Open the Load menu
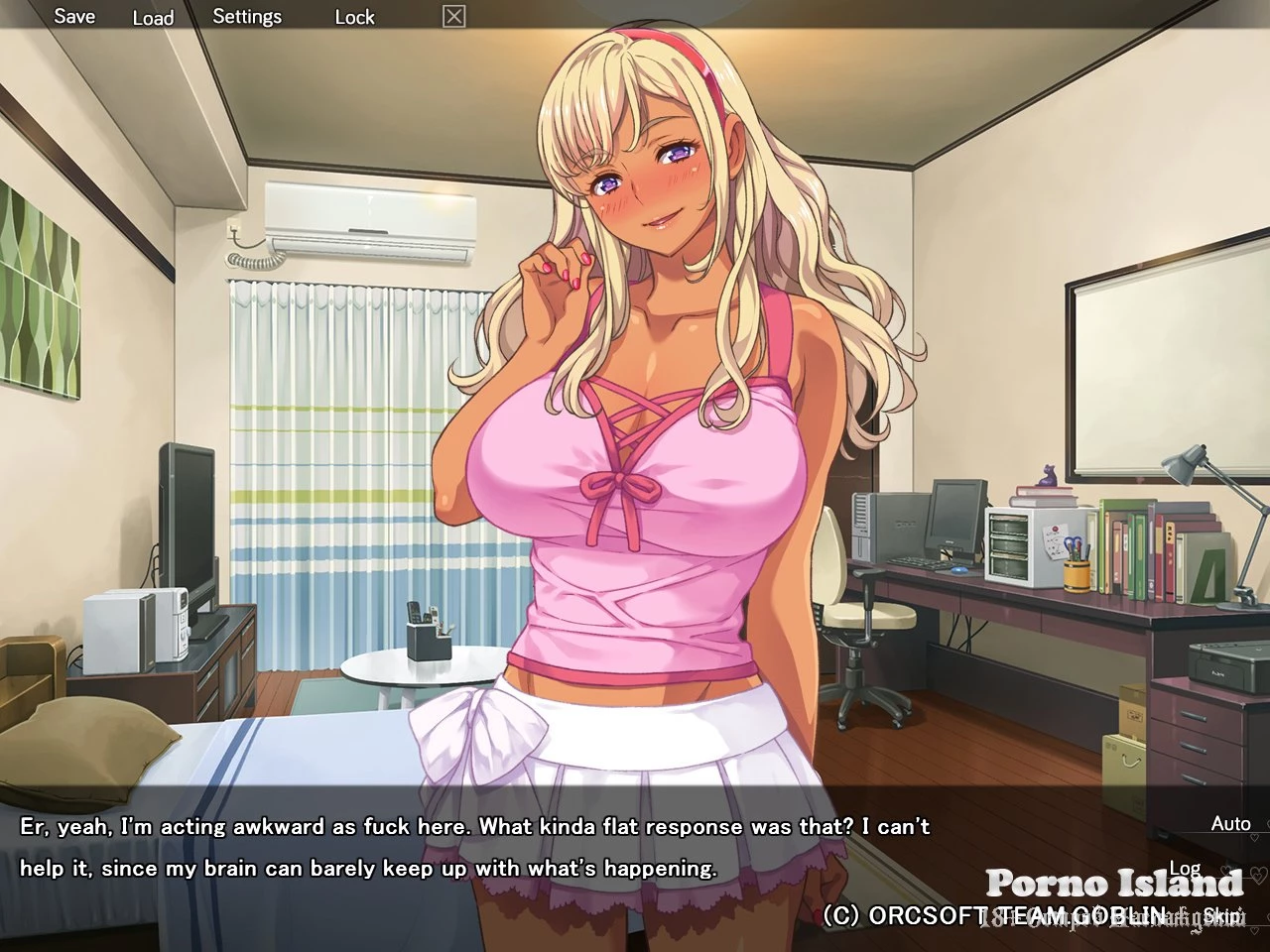The height and width of the screenshot is (952, 1270). [x=153, y=17]
